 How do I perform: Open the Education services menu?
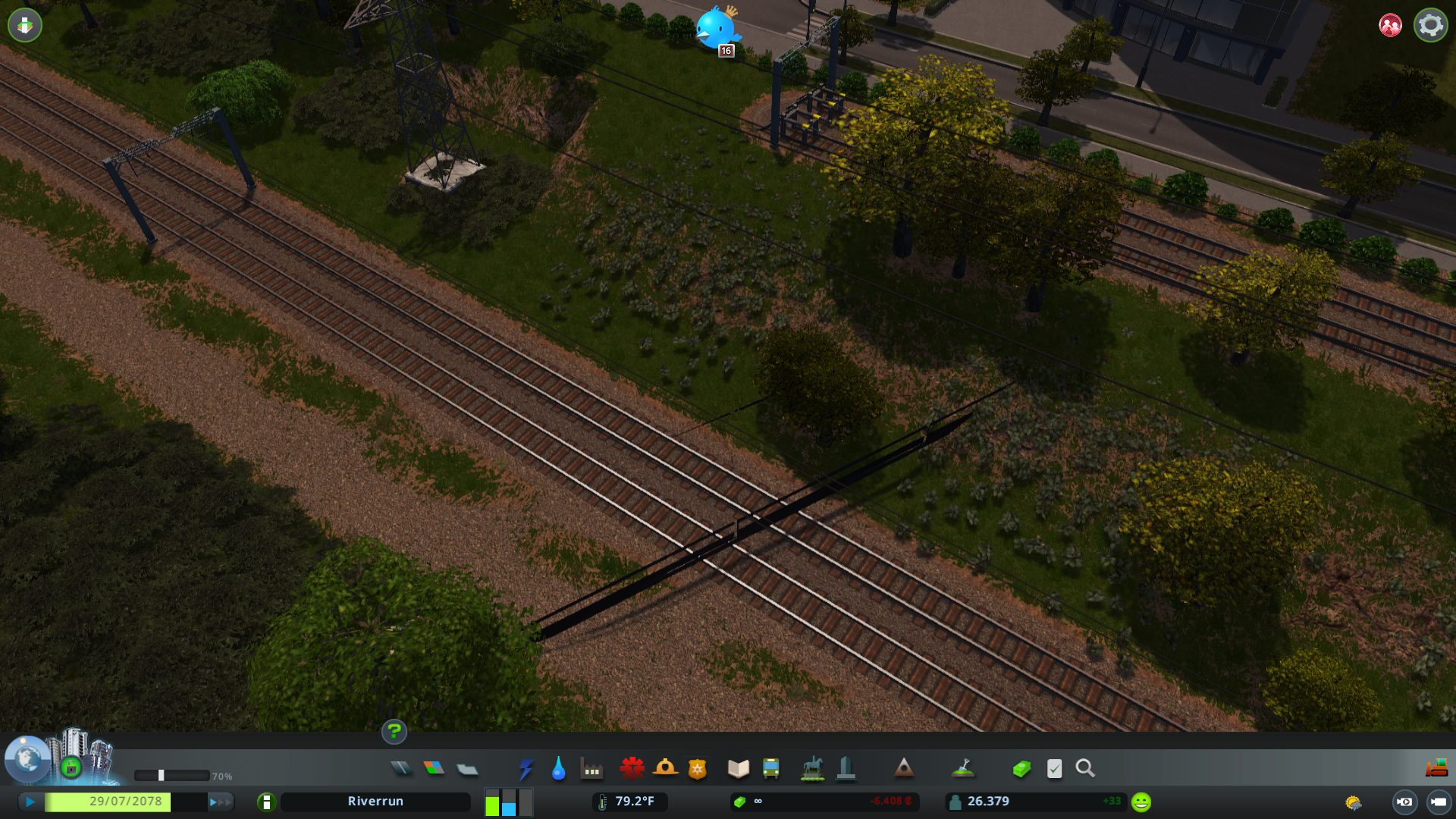738,769
